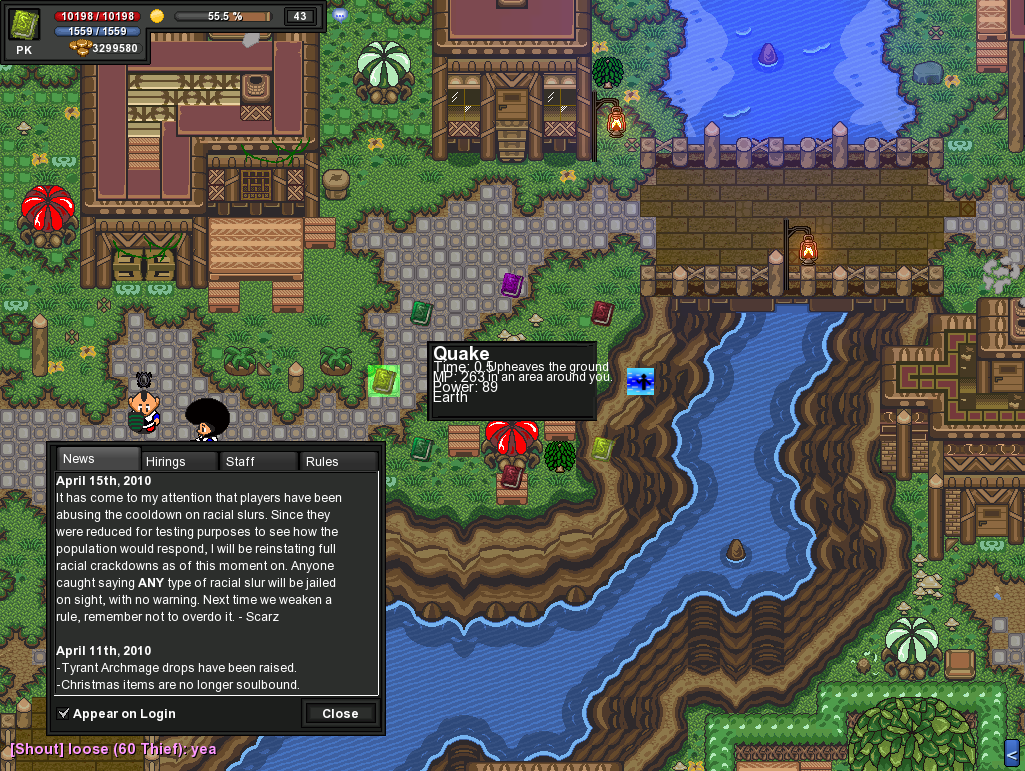Show the Rules tab
This screenshot has height=771, width=1025.
tap(338, 461)
